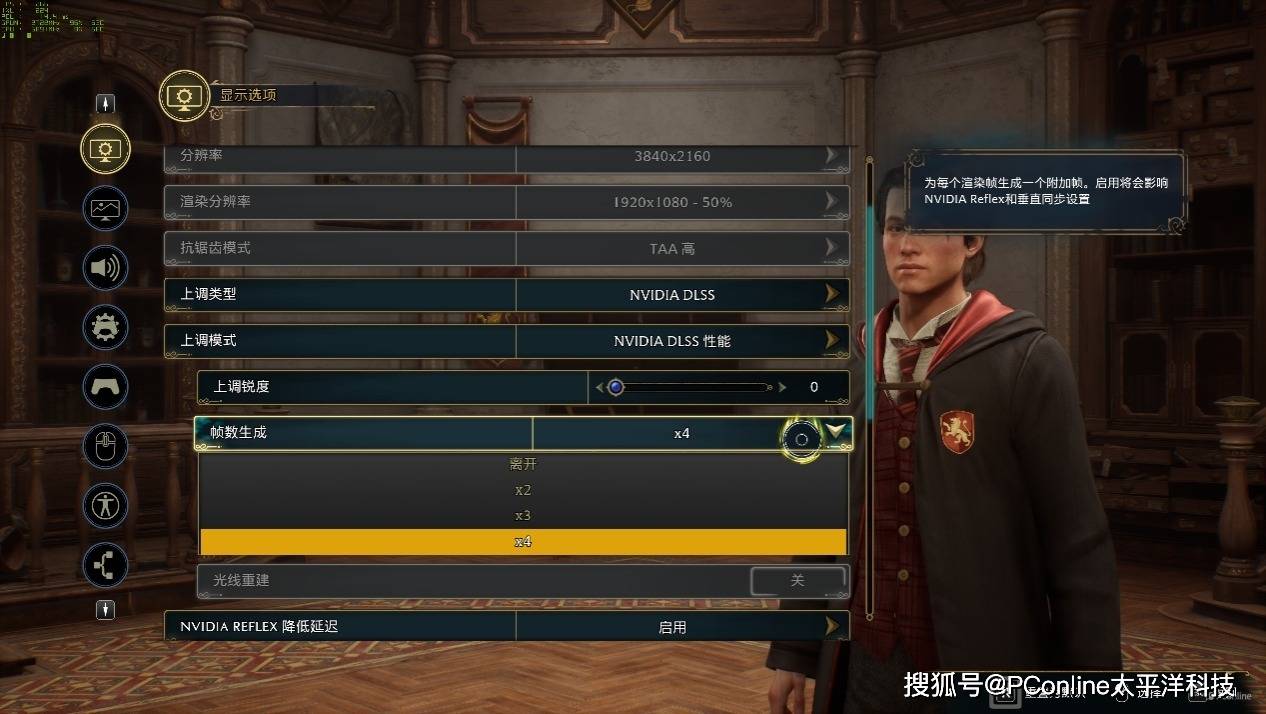The height and width of the screenshot is (714, 1266).
Task: Switch to the mouse settings tab
Action: (x=105, y=445)
